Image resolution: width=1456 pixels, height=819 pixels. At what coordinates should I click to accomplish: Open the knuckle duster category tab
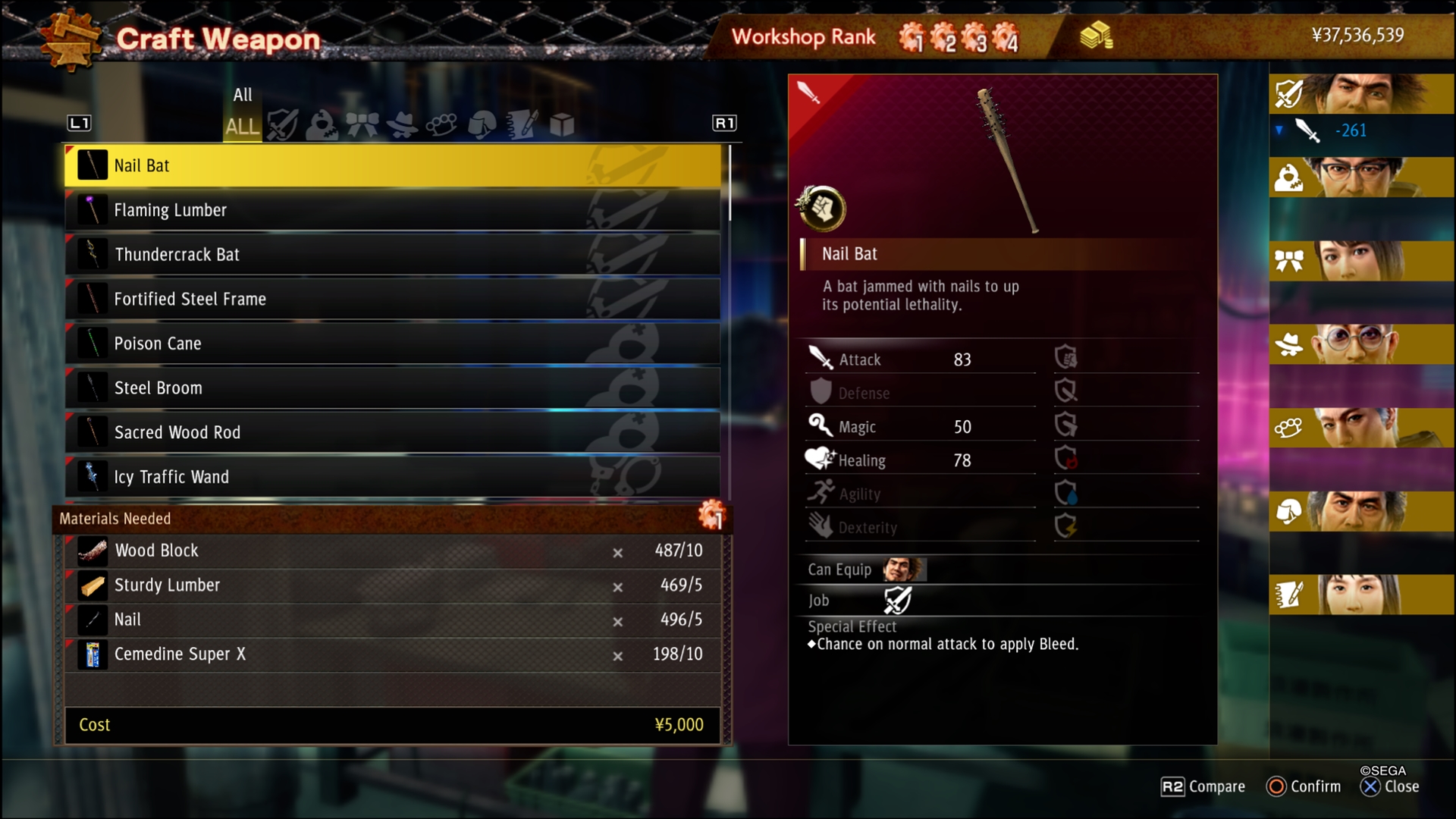pyautogui.click(x=441, y=125)
